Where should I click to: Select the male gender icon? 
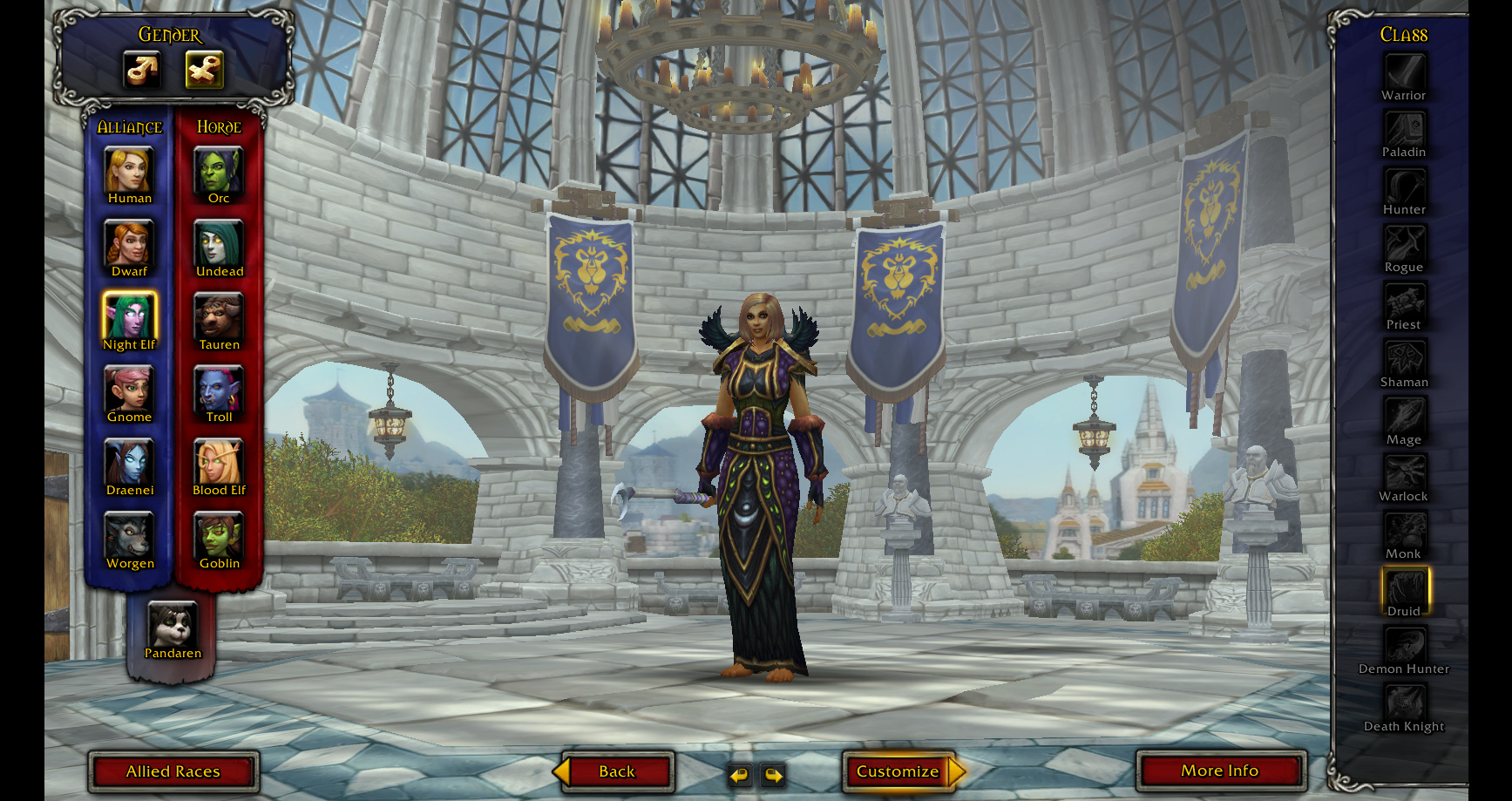coord(142,70)
